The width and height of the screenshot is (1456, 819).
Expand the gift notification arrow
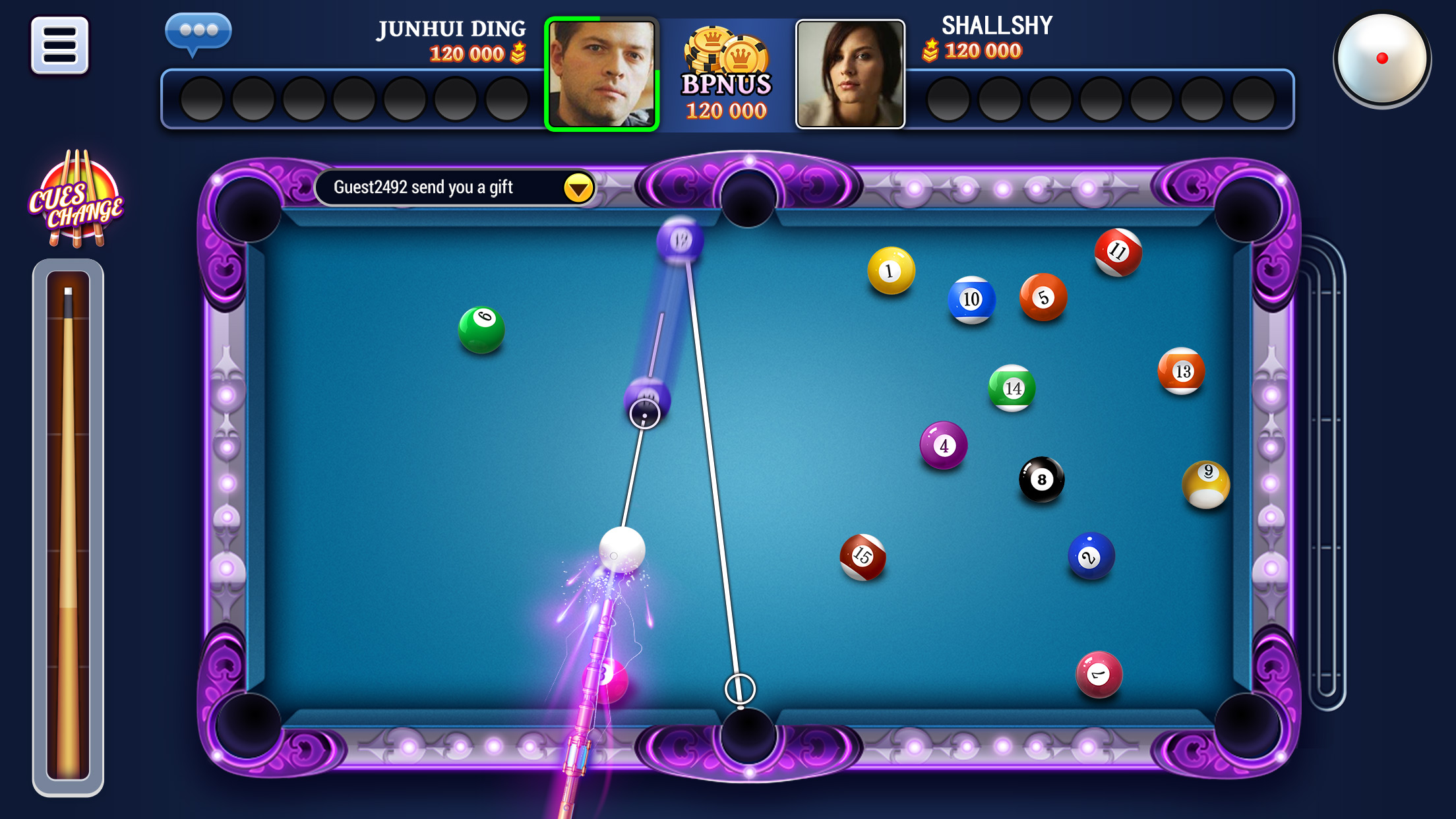576,188
